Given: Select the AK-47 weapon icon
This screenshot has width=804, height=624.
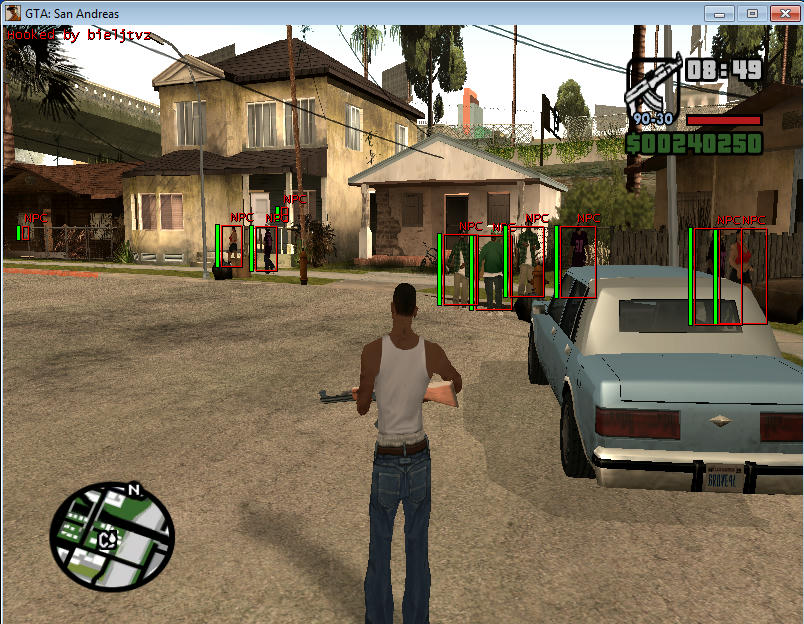Looking at the screenshot, I should click(652, 87).
